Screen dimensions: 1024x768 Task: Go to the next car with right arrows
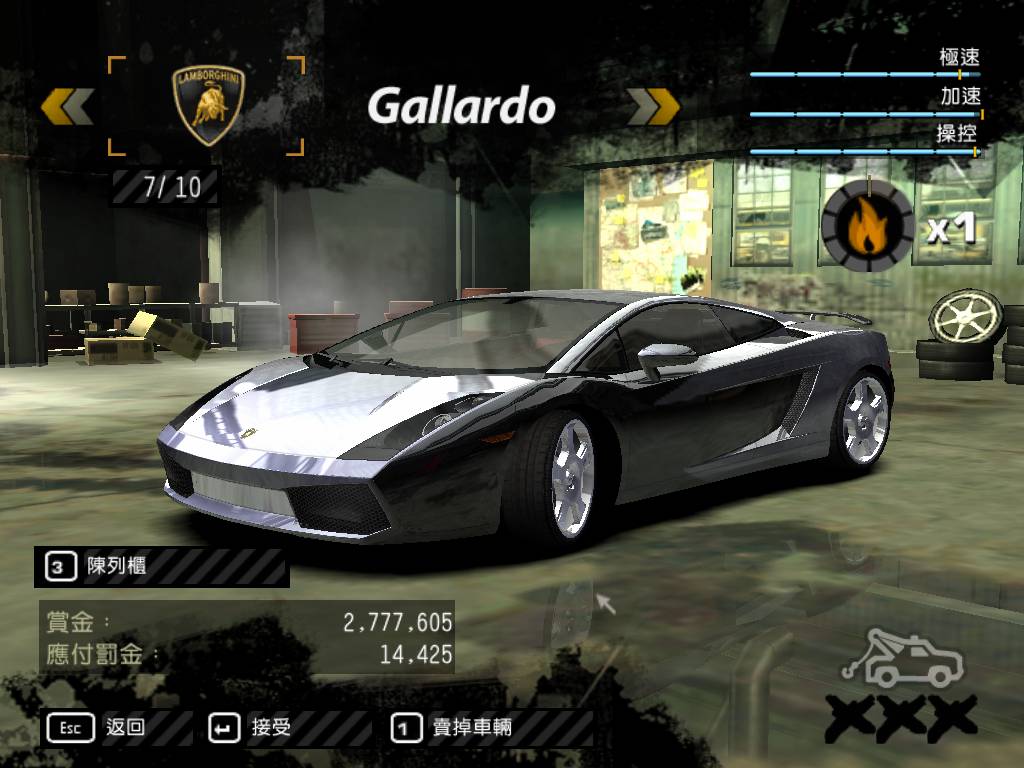click(654, 107)
